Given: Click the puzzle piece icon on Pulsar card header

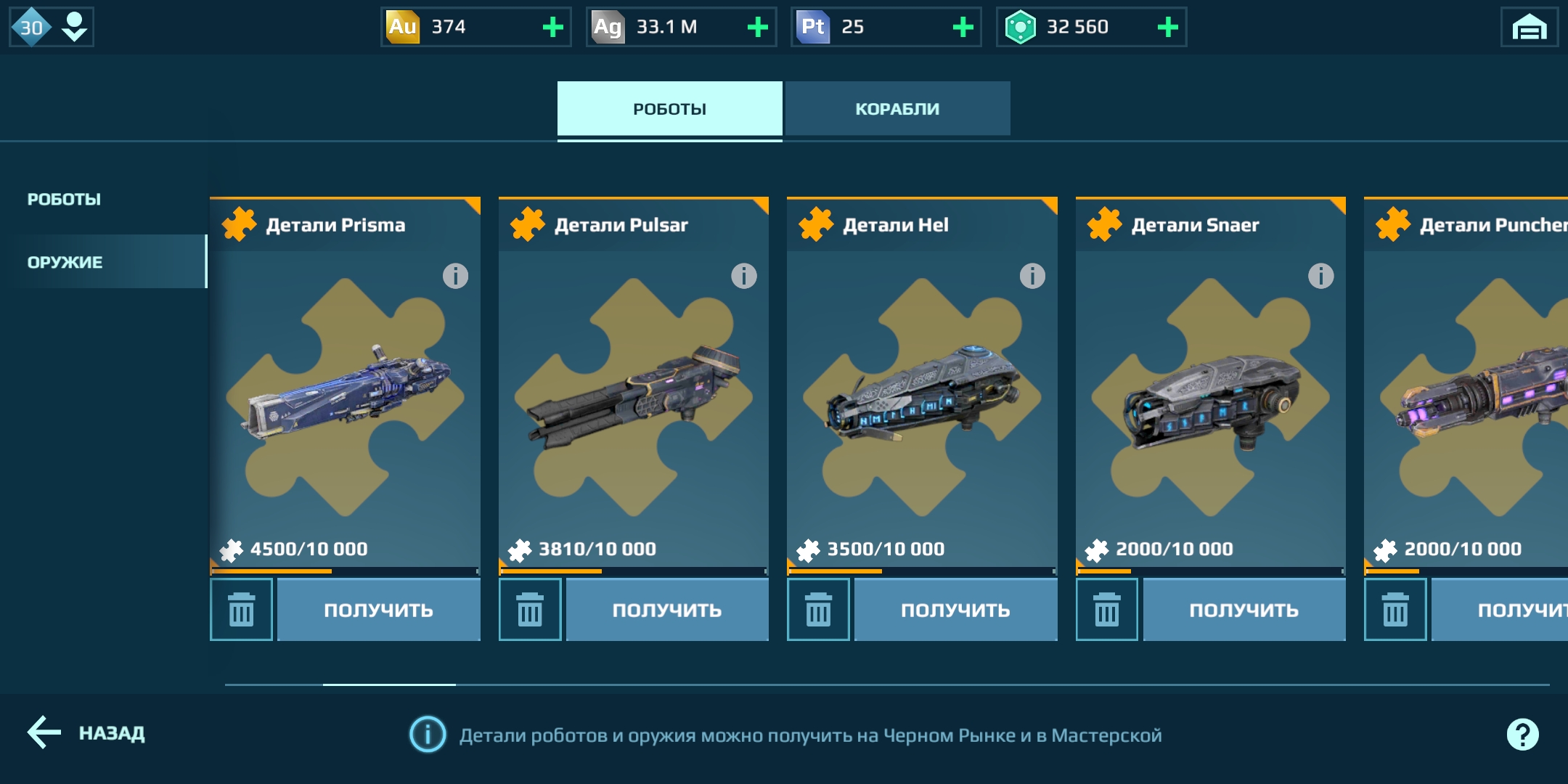Looking at the screenshot, I should (529, 223).
